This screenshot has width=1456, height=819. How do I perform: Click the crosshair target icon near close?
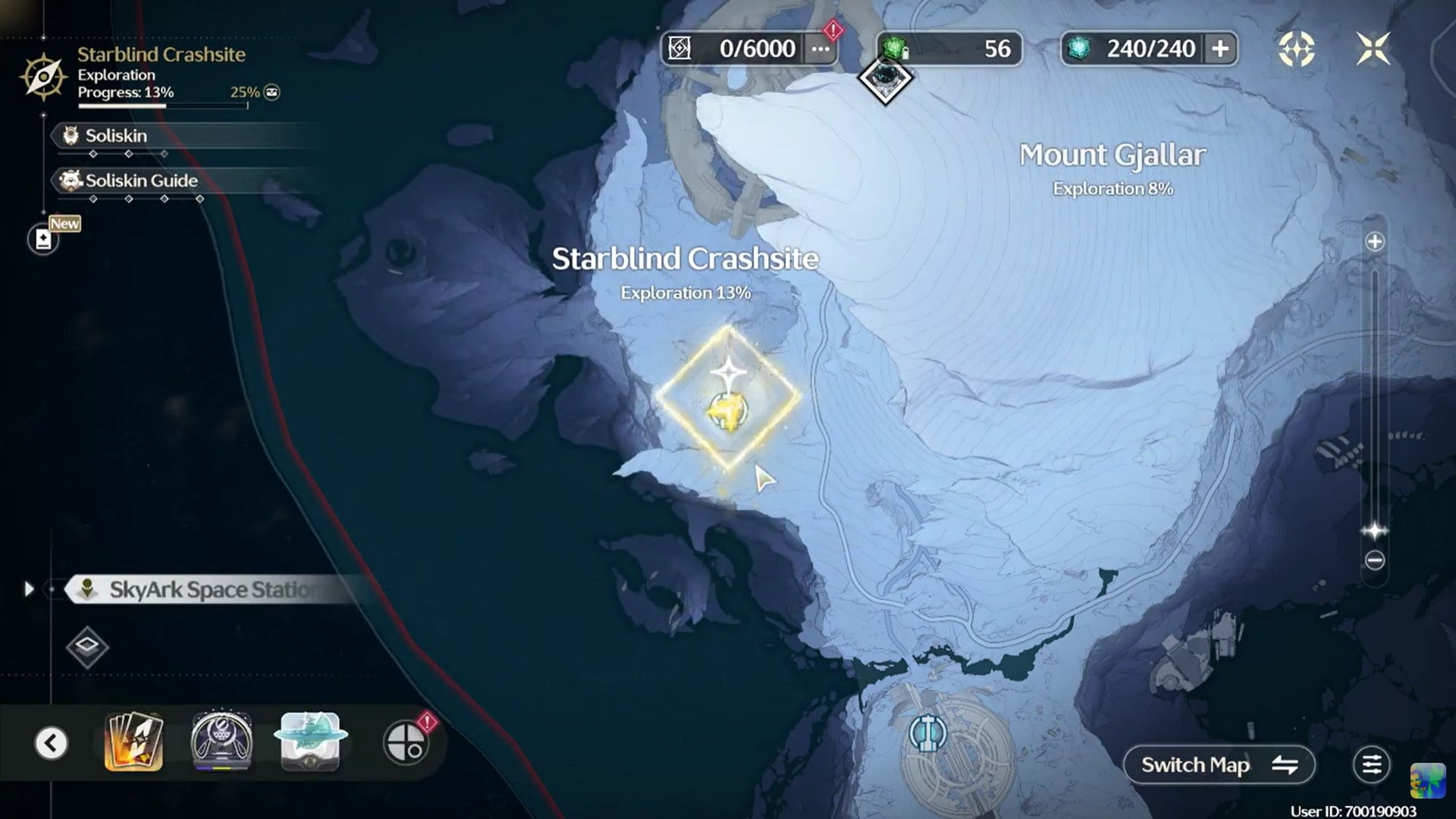(x=1297, y=49)
